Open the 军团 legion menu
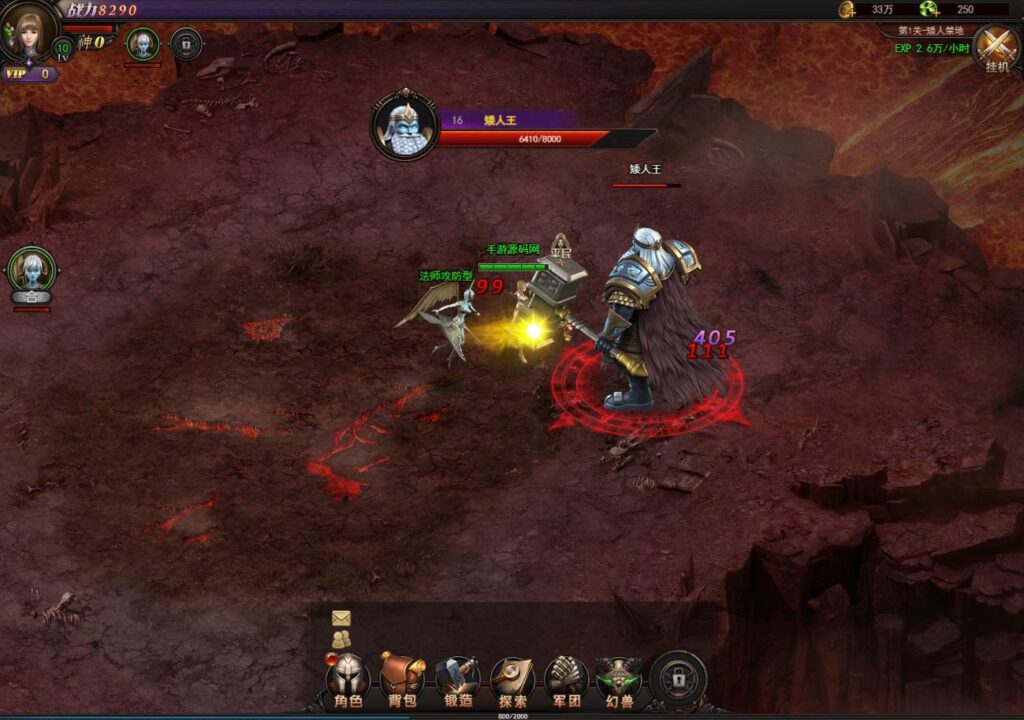Viewport: 1024px width, 720px height. (566, 679)
